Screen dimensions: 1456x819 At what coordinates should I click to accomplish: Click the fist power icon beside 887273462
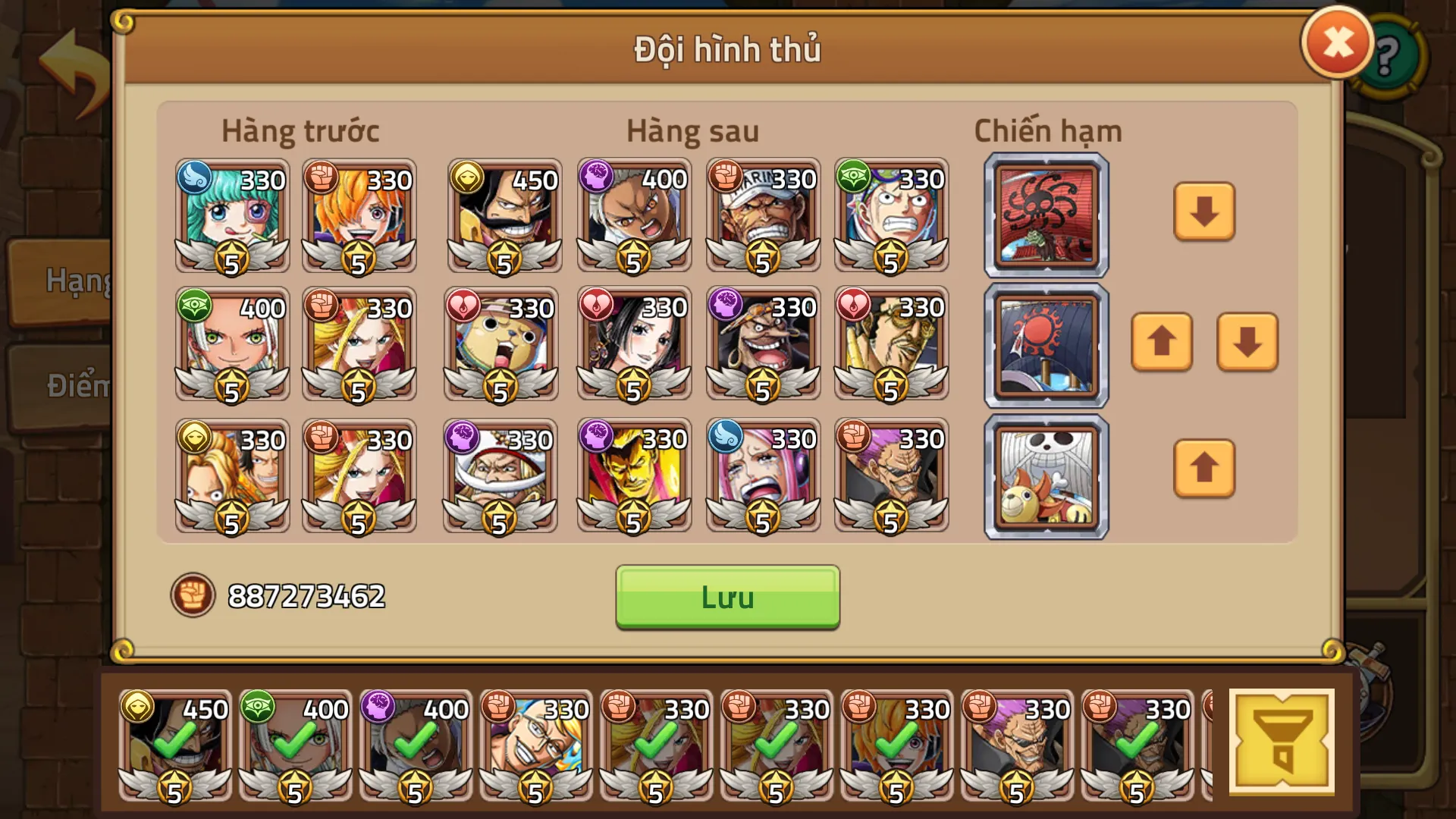click(x=195, y=597)
